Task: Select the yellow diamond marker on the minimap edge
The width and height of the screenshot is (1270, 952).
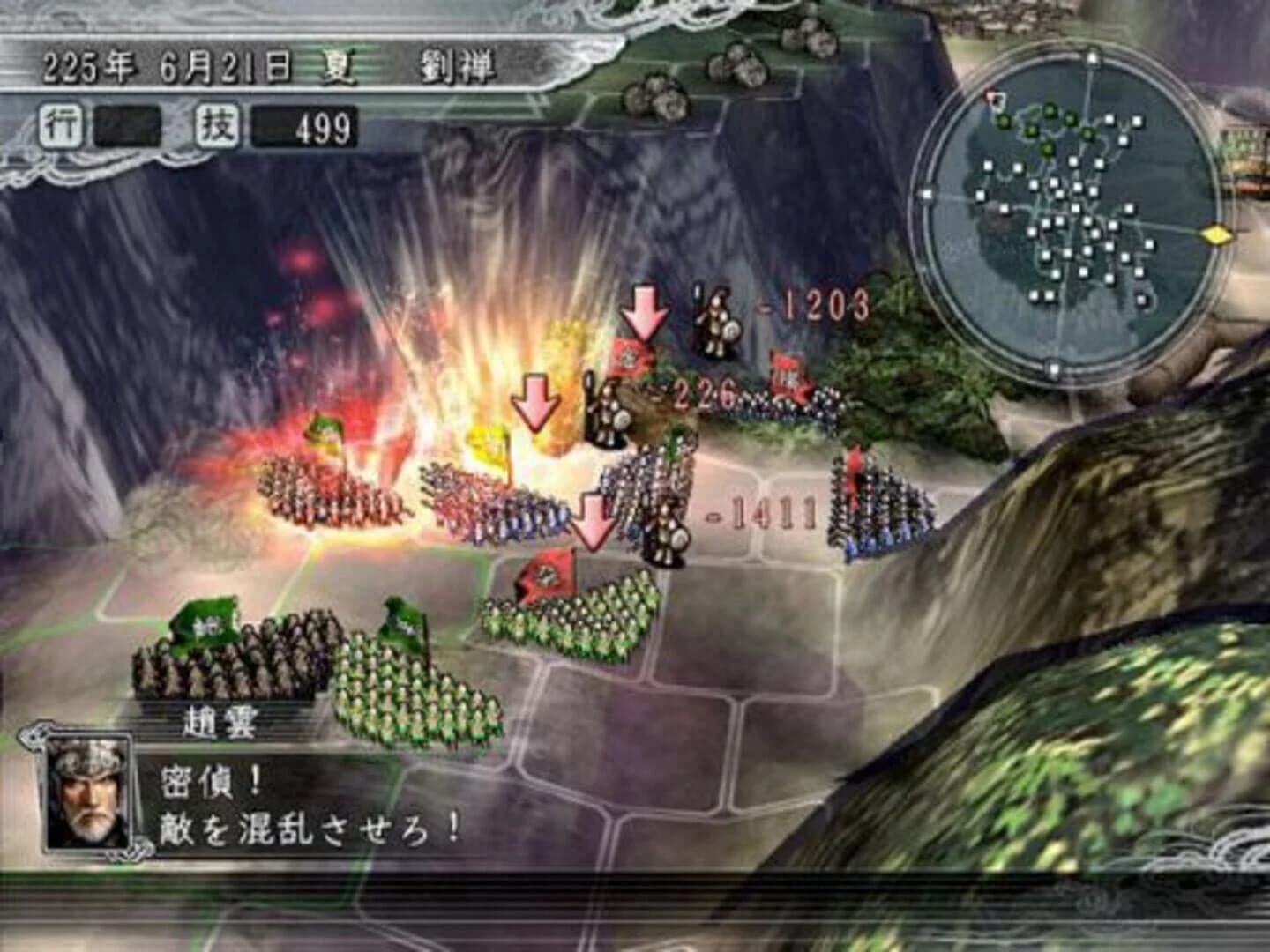Action: 1215,234
